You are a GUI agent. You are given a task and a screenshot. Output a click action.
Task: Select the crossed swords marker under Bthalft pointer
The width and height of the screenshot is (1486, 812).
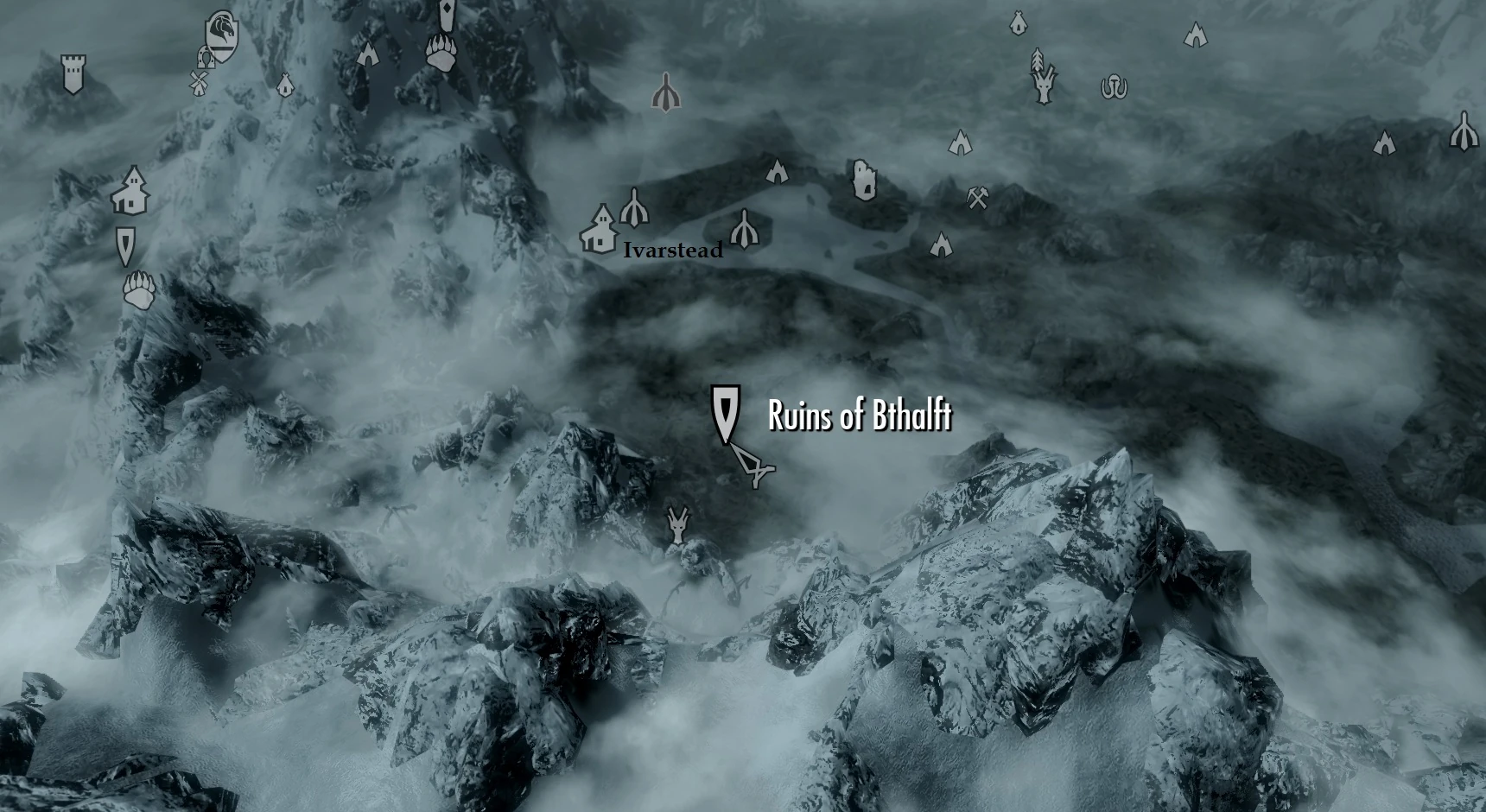click(x=756, y=466)
